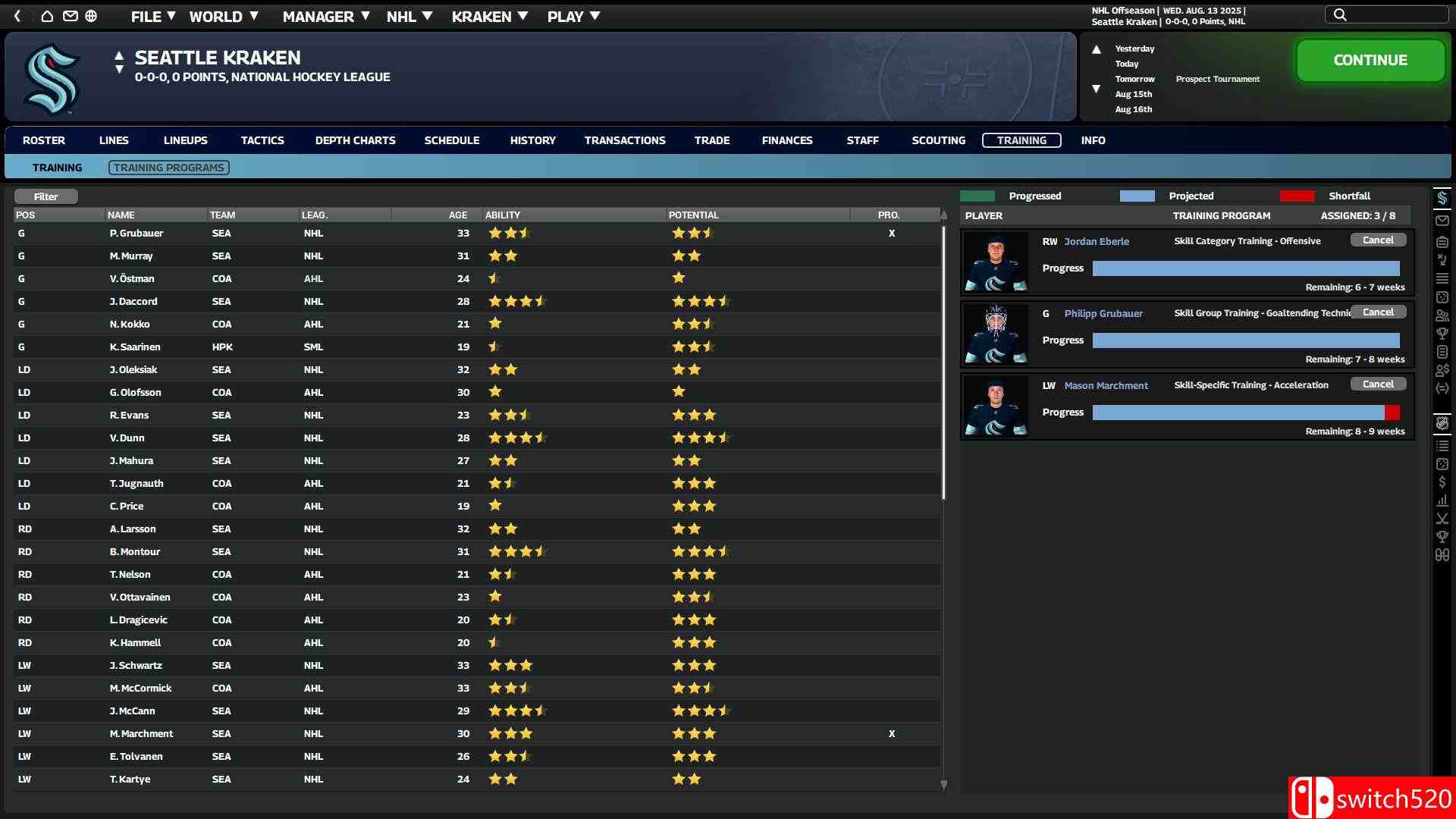Open the Kraken team logo panel icon

click(1443, 198)
